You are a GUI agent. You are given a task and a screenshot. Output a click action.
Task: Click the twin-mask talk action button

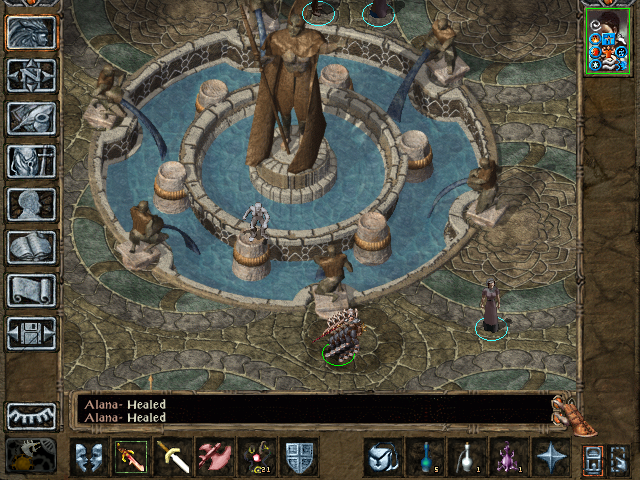[x=90, y=457]
